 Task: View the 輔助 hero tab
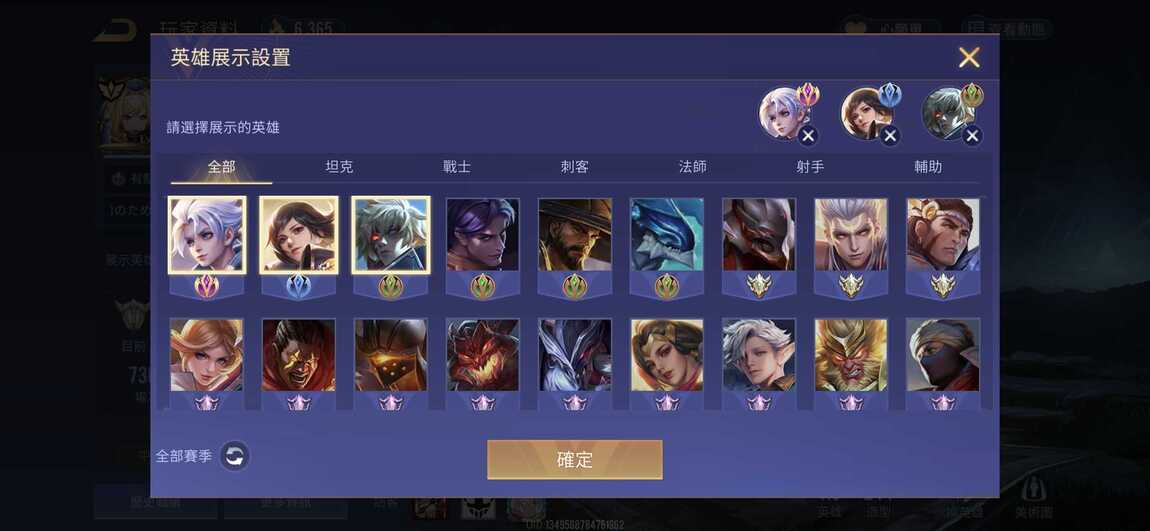click(x=928, y=167)
